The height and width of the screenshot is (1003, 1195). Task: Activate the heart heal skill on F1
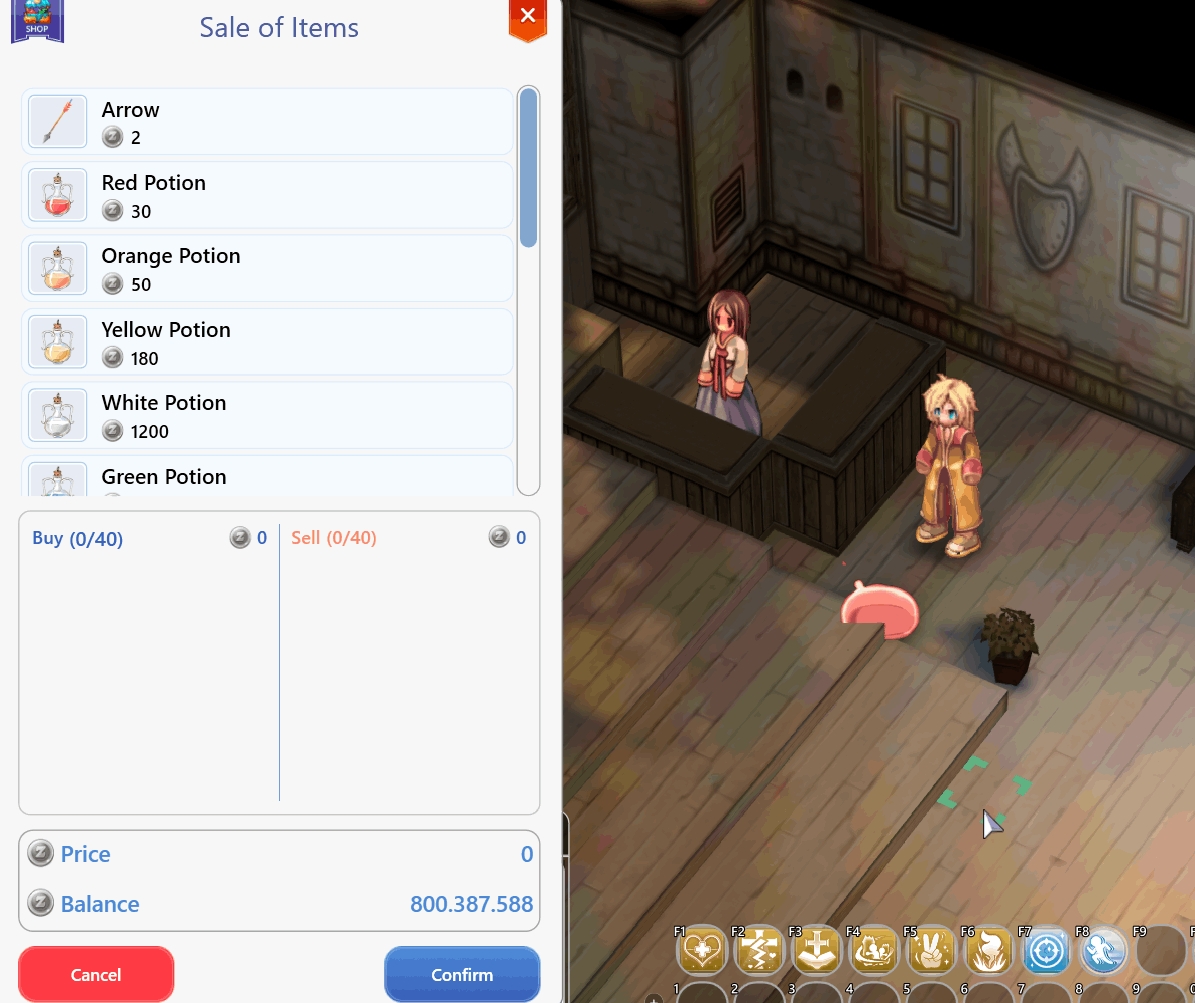click(702, 951)
